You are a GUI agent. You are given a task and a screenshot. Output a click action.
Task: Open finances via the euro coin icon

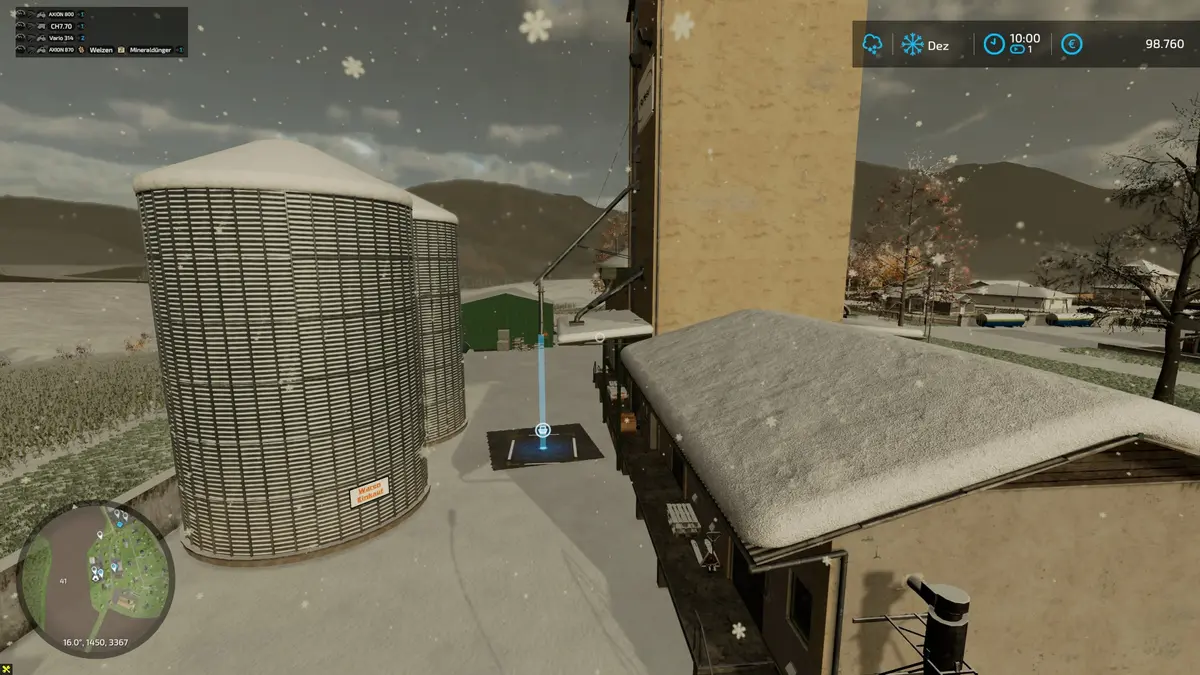pos(1071,44)
